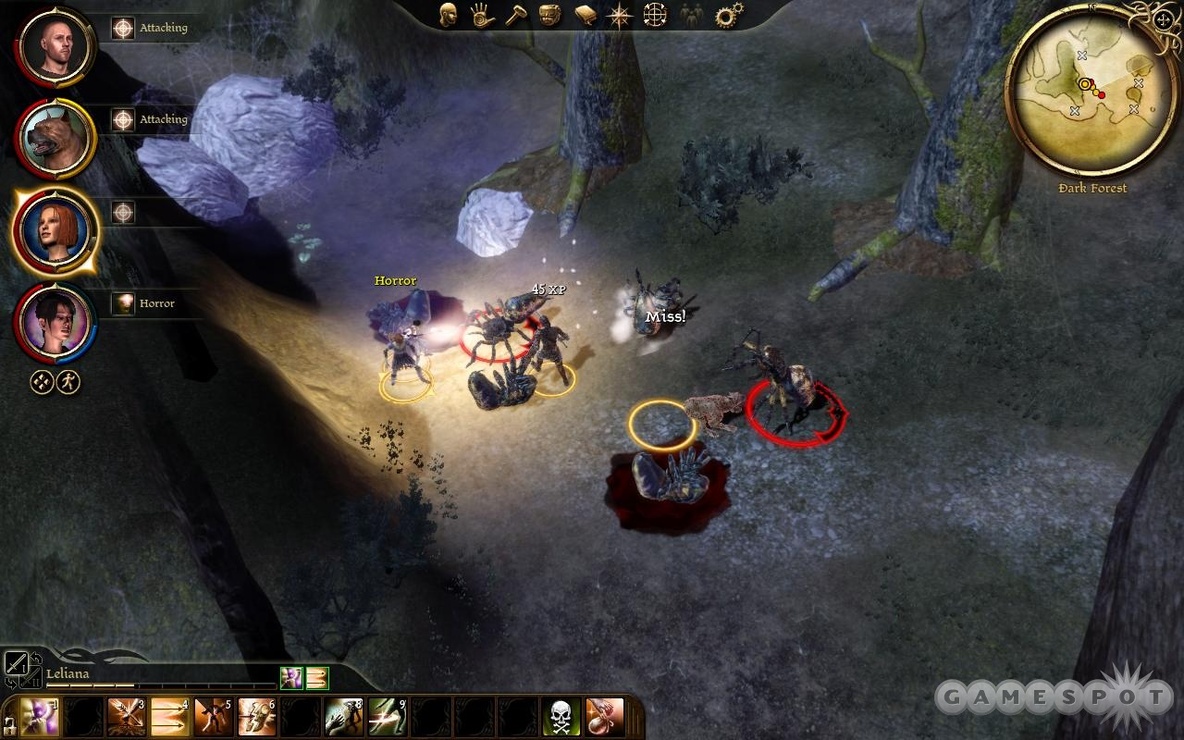Click the Dark Forest minimap
This screenshot has width=1184, height=740.
(x=1093, y=88)
